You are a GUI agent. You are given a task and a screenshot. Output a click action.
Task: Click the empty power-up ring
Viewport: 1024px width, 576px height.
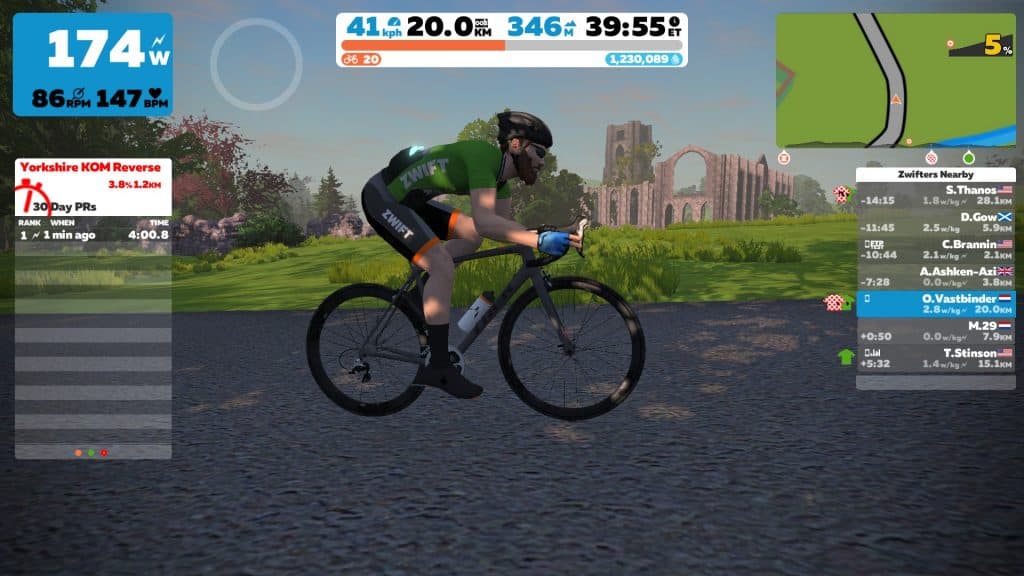(256, 64)
